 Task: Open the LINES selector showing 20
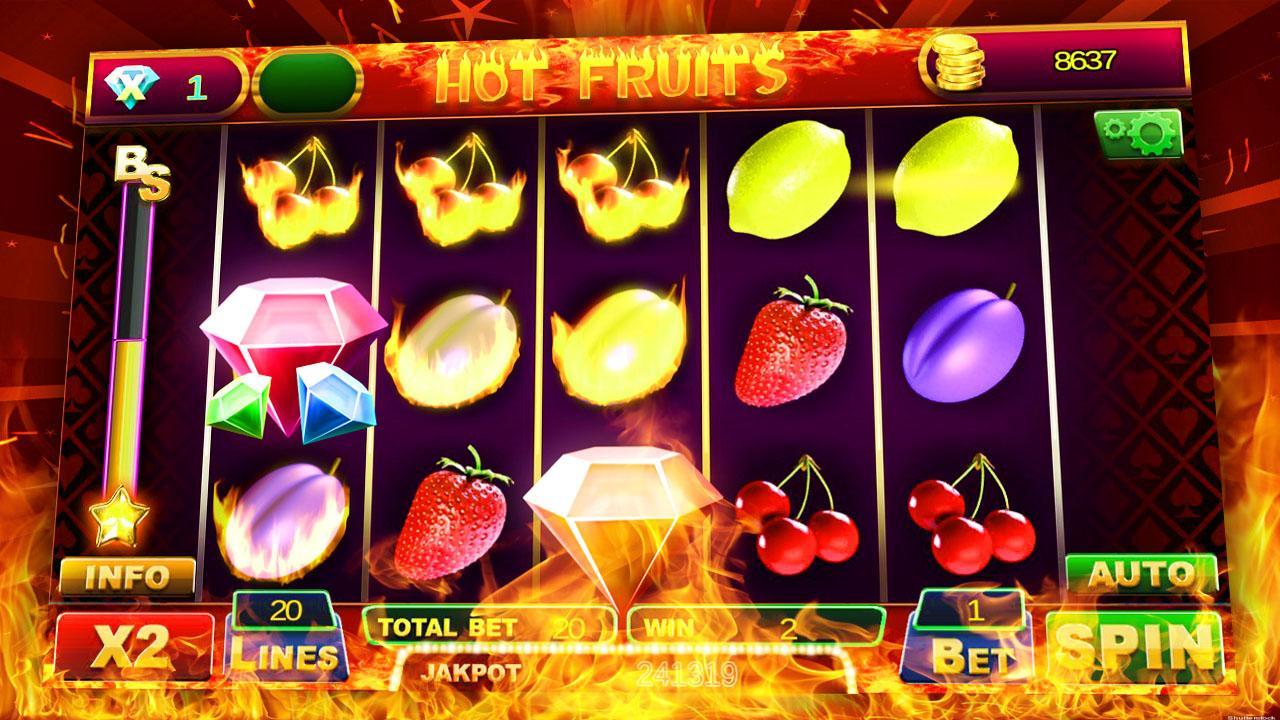click(x=285, y=640)
